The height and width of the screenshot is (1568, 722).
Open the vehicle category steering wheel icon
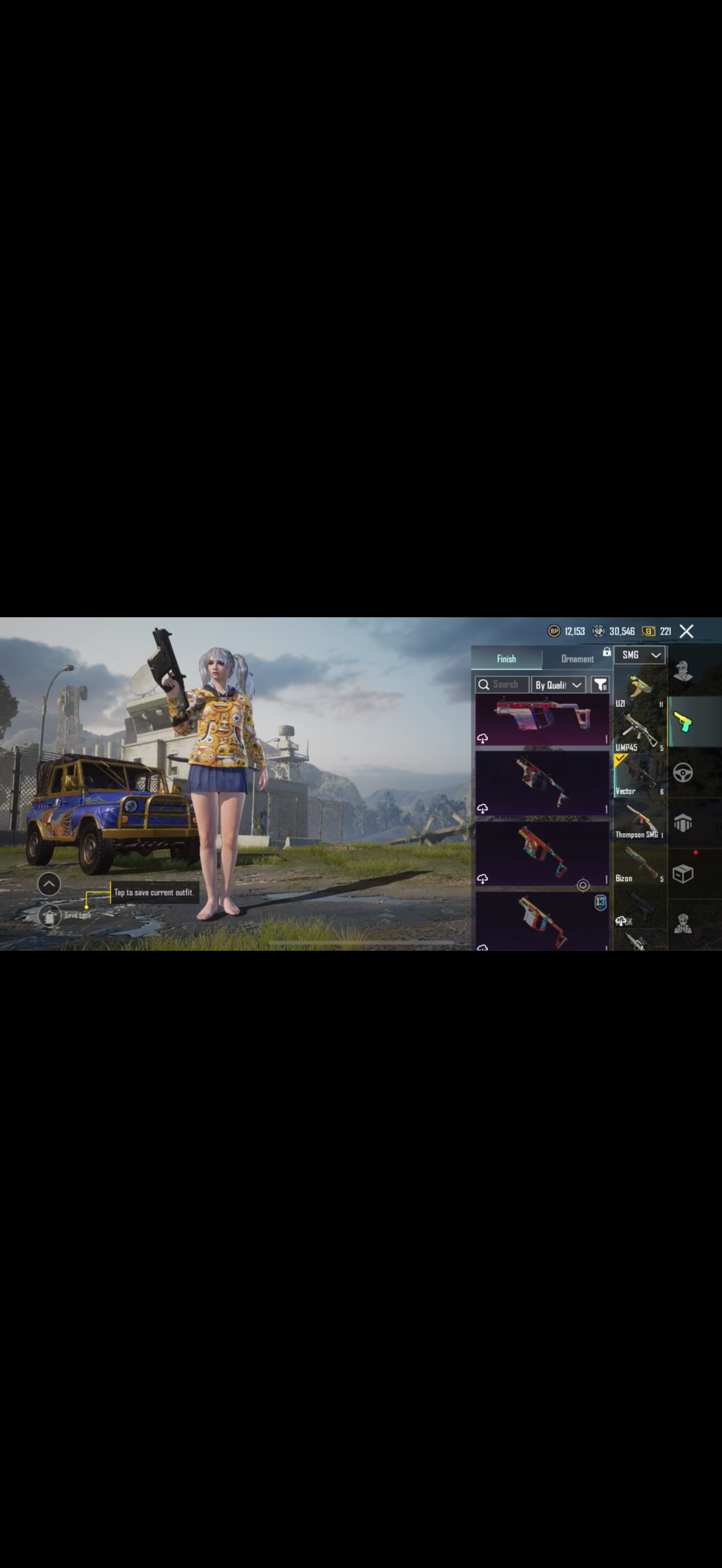pos(683,773)
